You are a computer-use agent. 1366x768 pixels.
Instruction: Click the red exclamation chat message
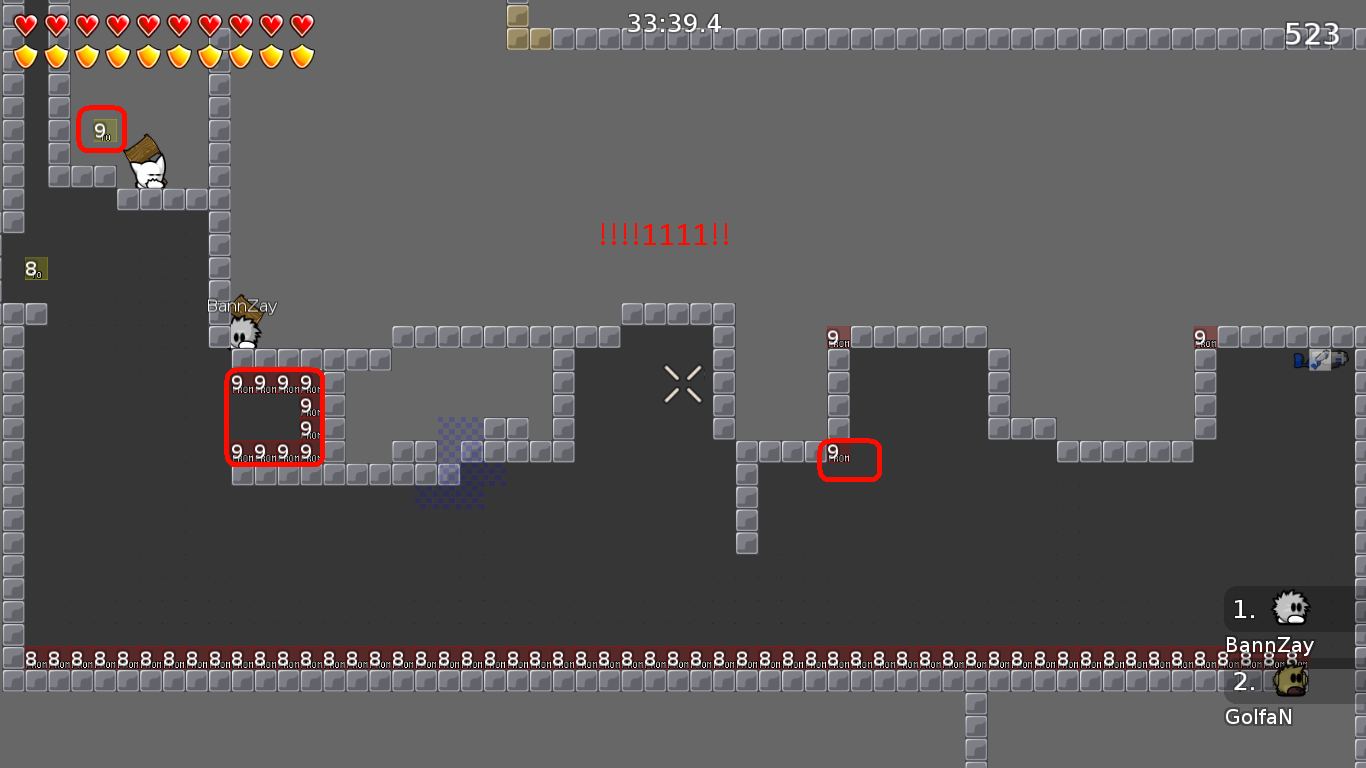point(664,234)
